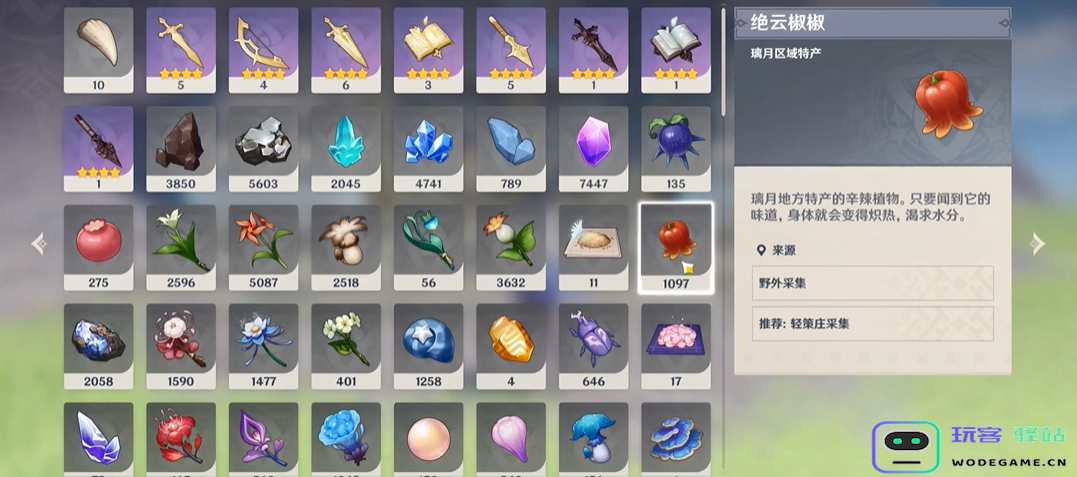Select the dark berry item with 135
1077x477 pixels.
point(676,147)
